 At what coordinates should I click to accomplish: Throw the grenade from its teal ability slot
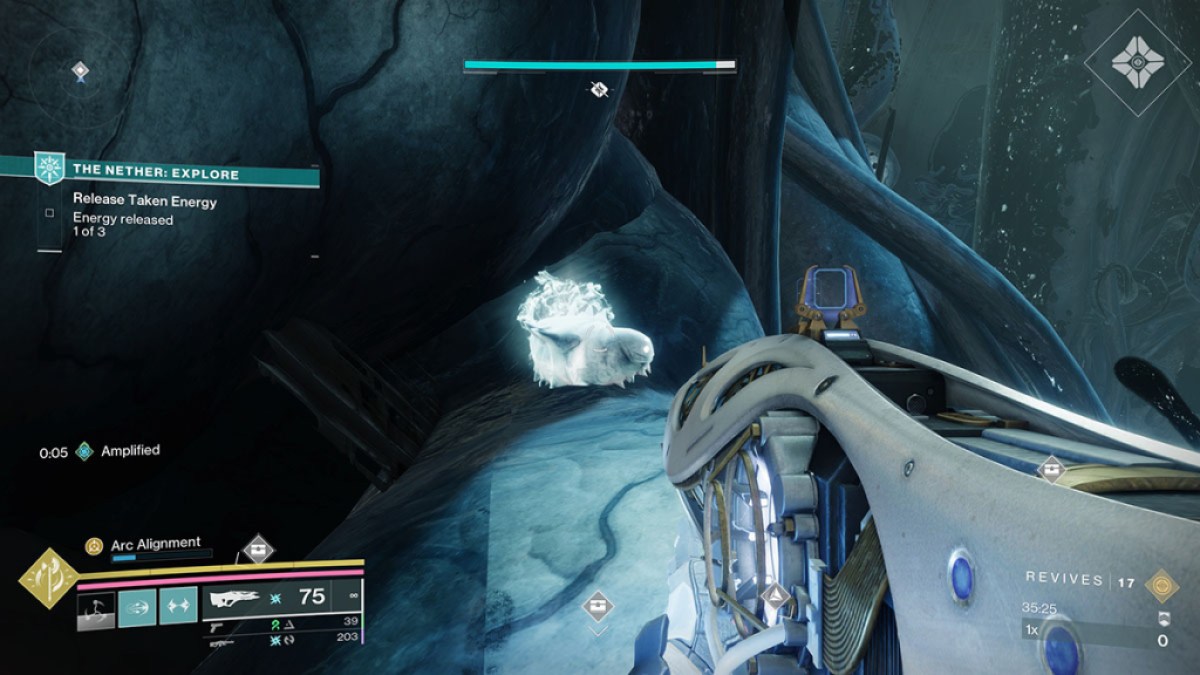coord(137,607)
